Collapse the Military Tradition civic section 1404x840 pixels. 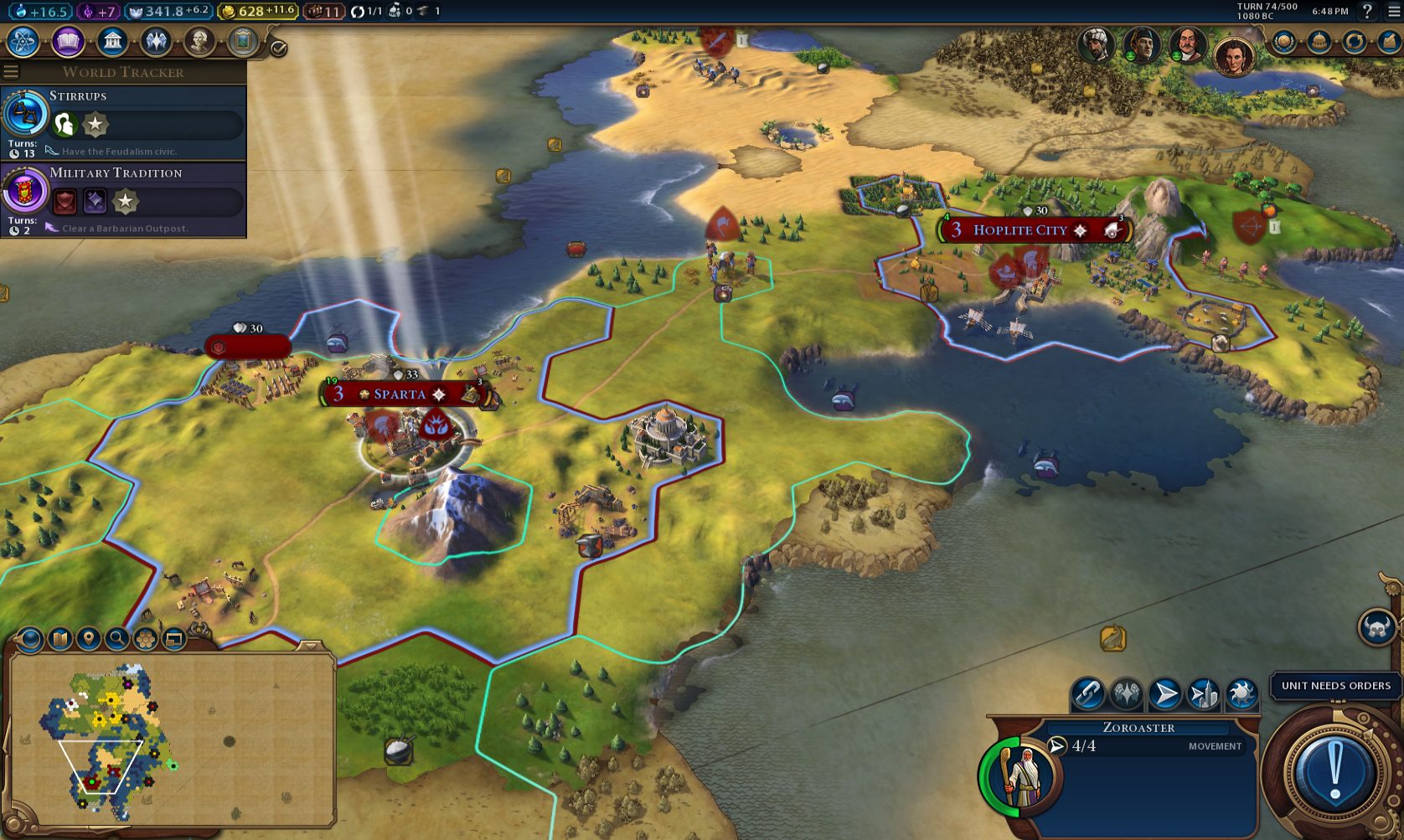[117, 173]
